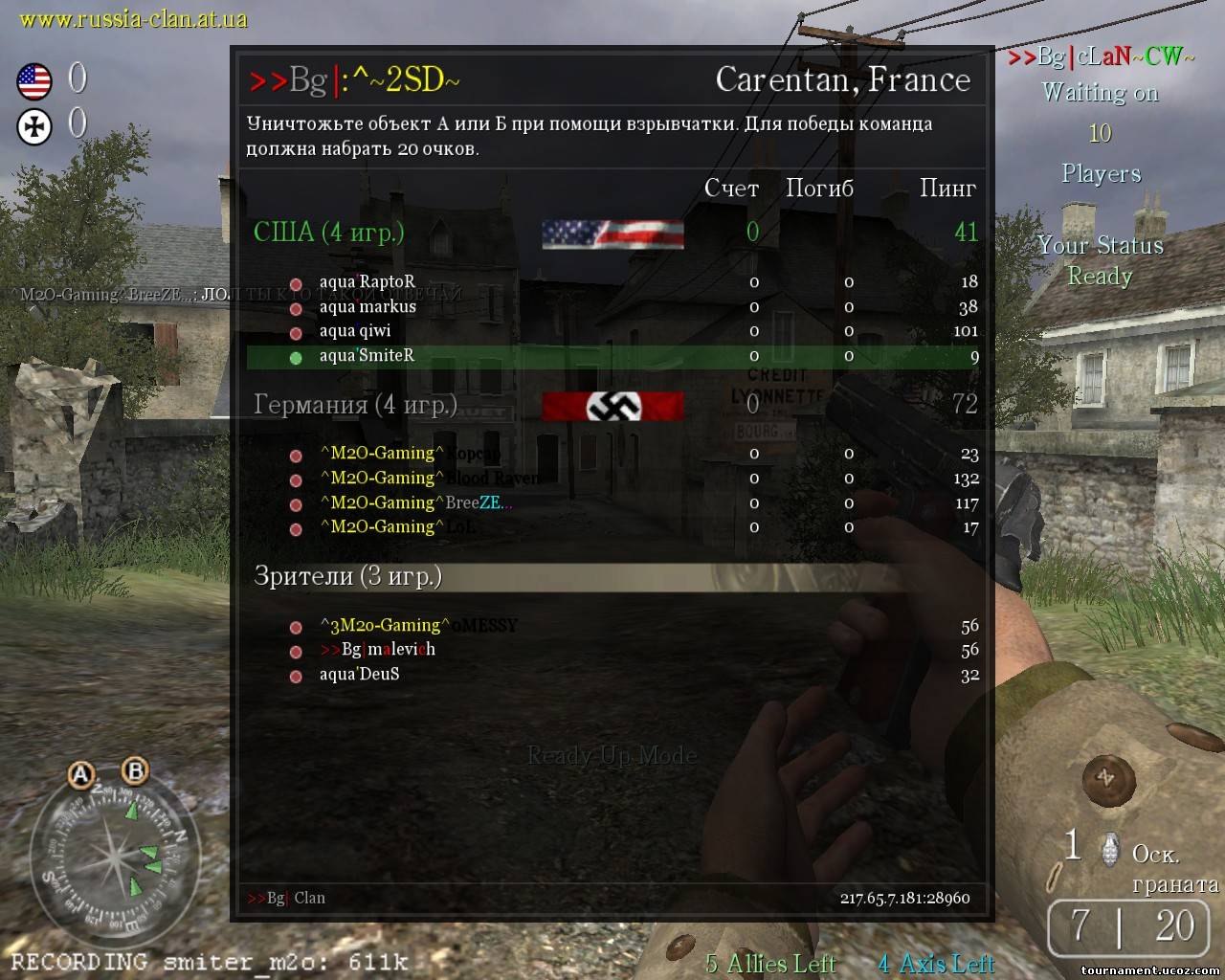The height and width of the screenshot is (980, 1225).
Task: Open the www.russia-clan.at.ua watermark link
Action: pyautogui.click(x=133, y=18)
